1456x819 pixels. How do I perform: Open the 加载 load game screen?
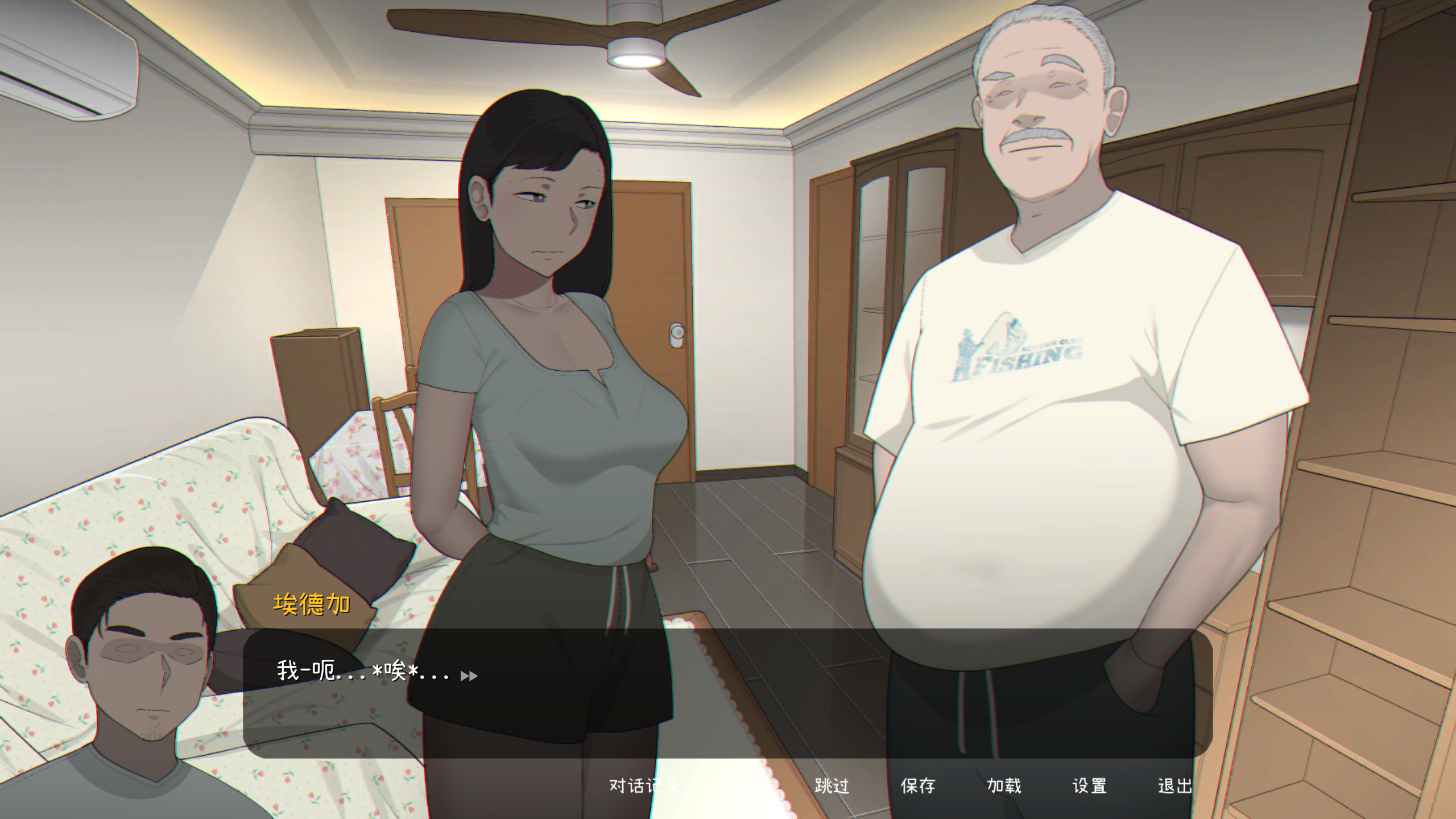click(x=1003, y=785)
